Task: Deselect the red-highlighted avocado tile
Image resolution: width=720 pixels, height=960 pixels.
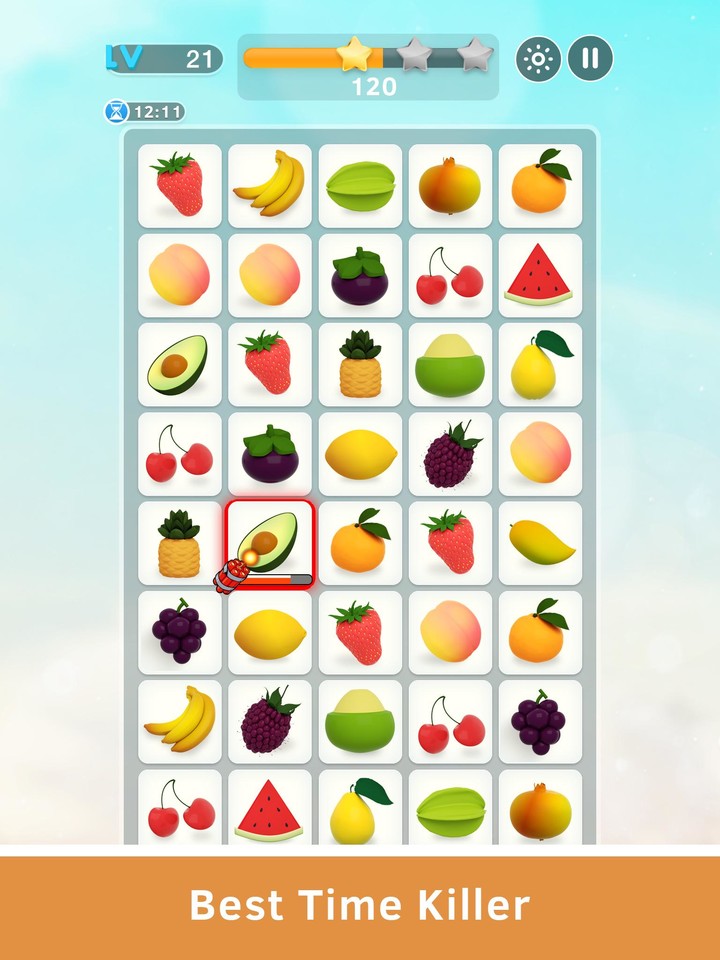Action: [x=270, y=543]
